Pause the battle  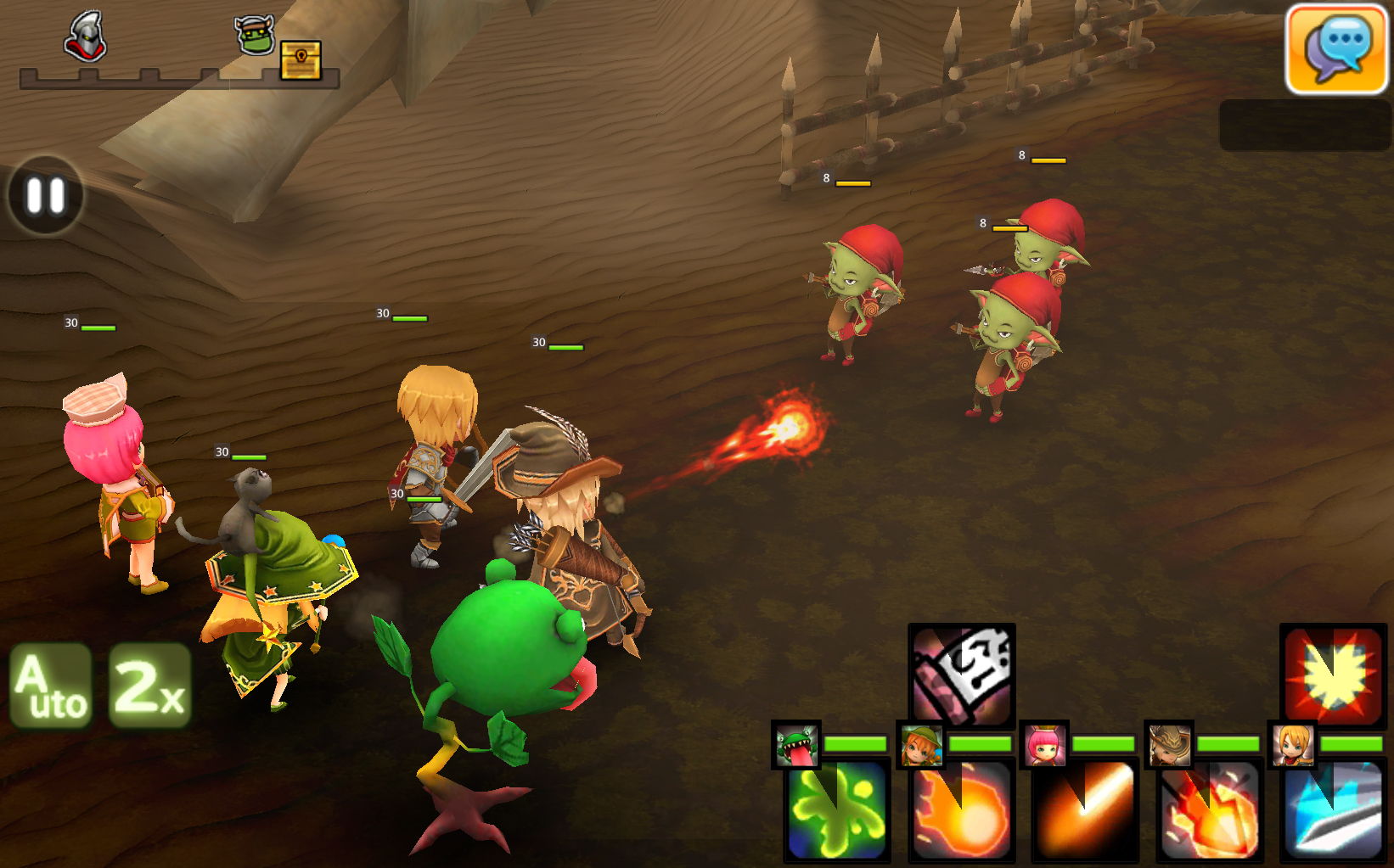point(46,195)
